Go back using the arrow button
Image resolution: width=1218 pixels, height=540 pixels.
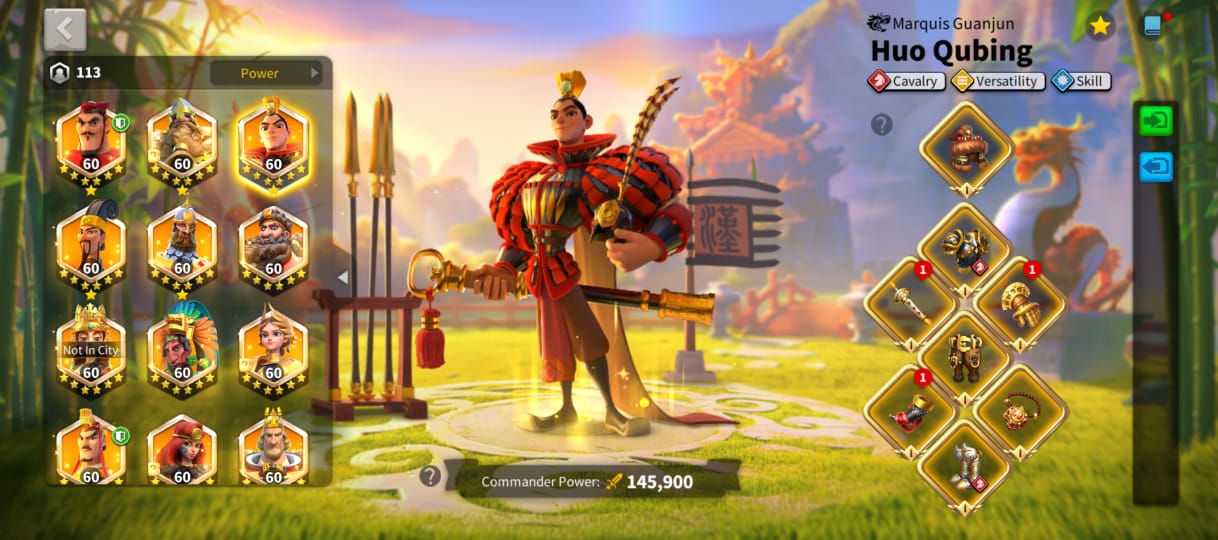click(65, 29)
